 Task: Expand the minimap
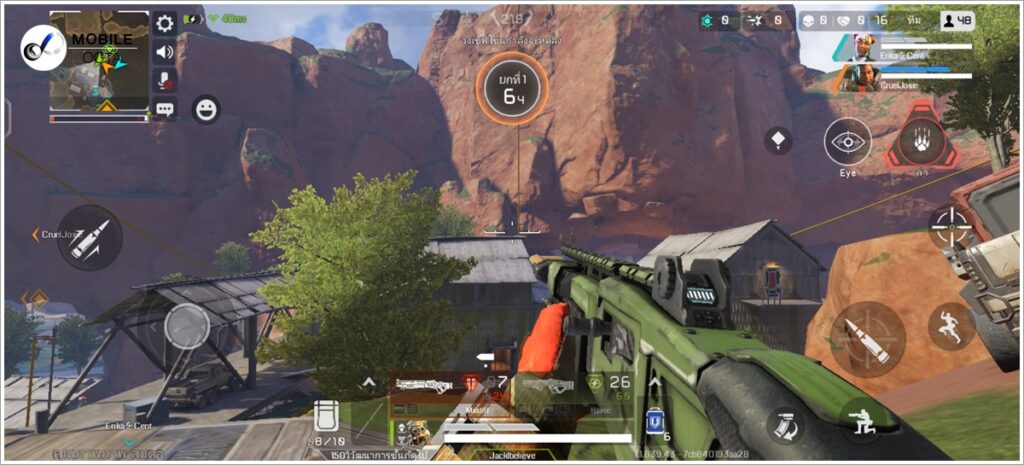point(99,60)
